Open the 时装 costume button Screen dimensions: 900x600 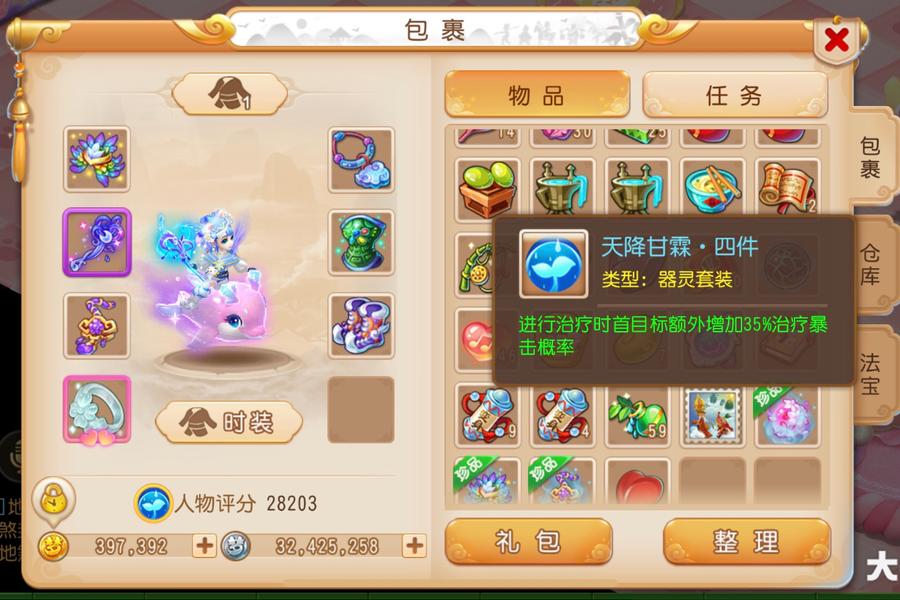pyautogui.click(x=230, y=422)
